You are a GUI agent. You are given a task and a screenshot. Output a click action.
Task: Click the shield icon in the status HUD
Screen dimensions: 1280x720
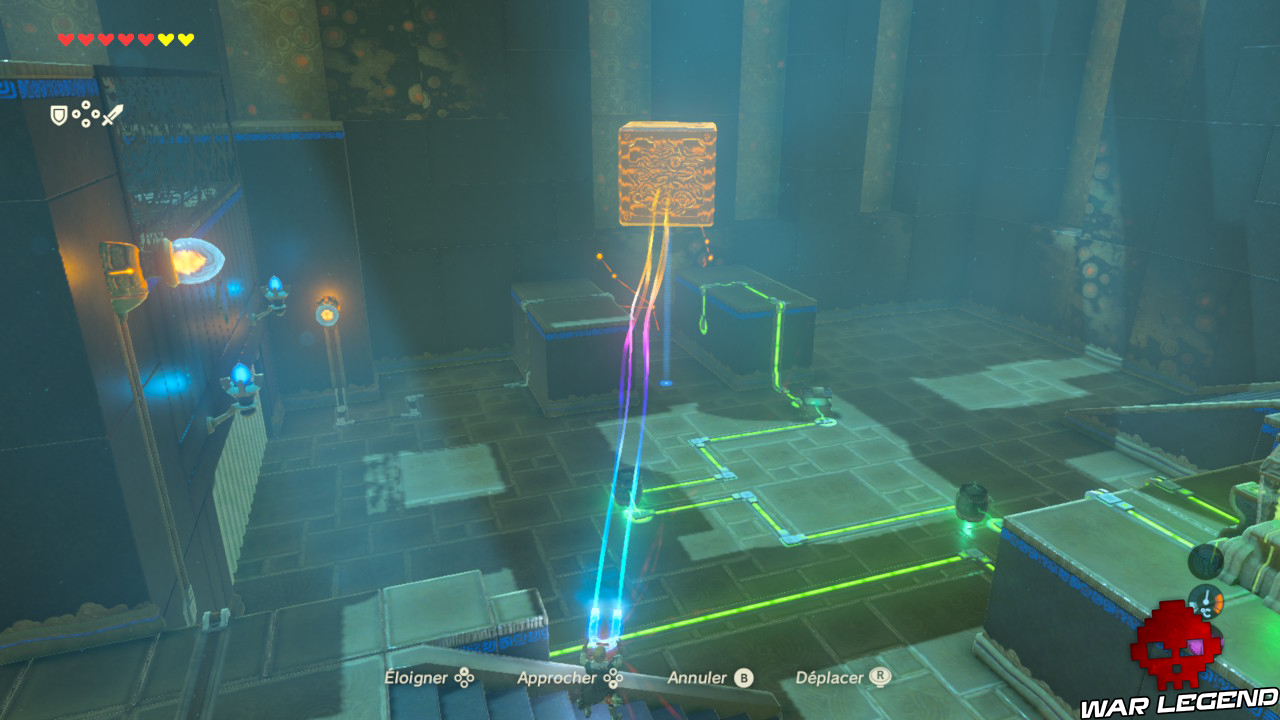(x=58, y=114)
